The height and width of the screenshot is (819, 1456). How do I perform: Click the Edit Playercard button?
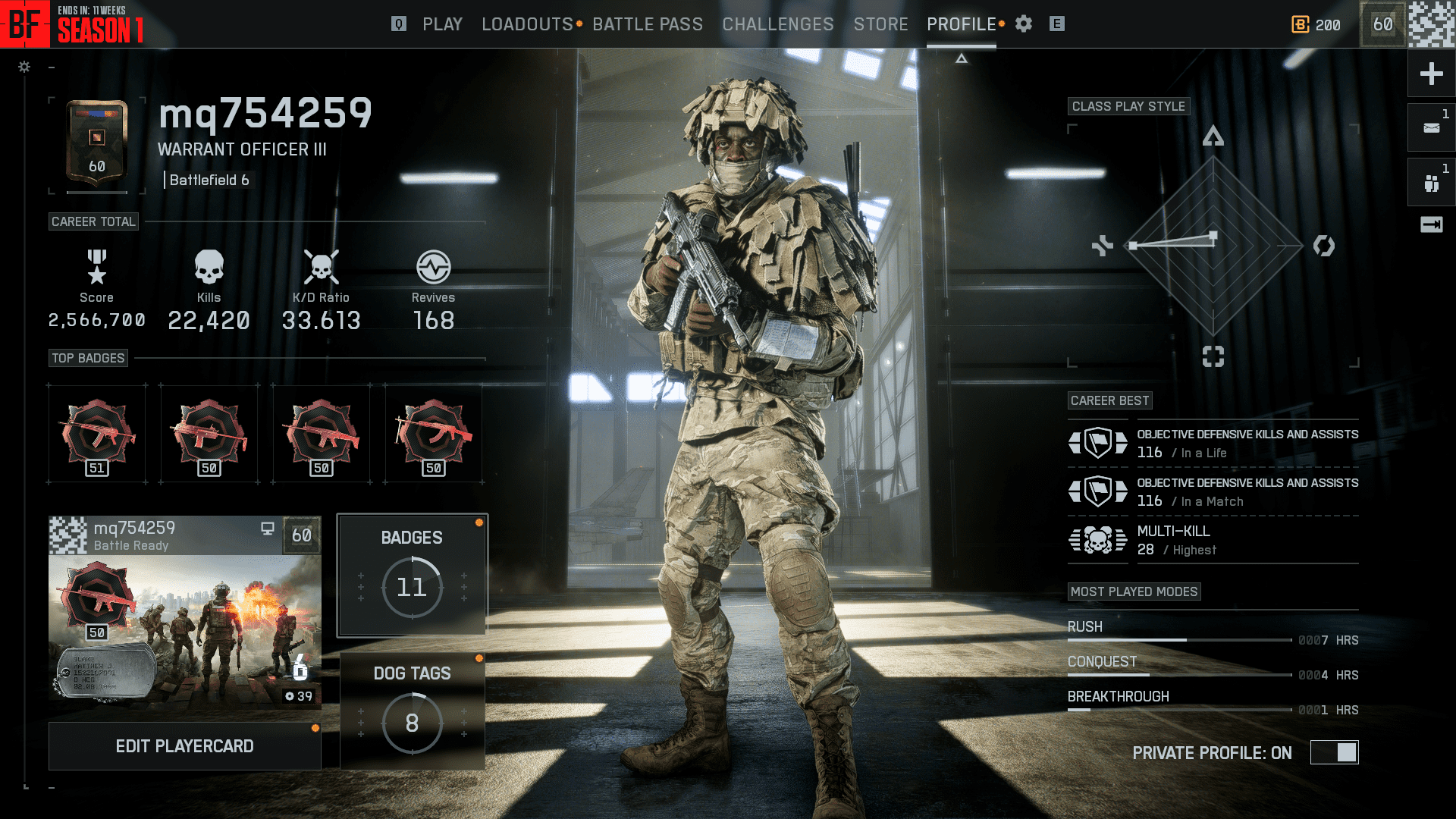point(184,745)
